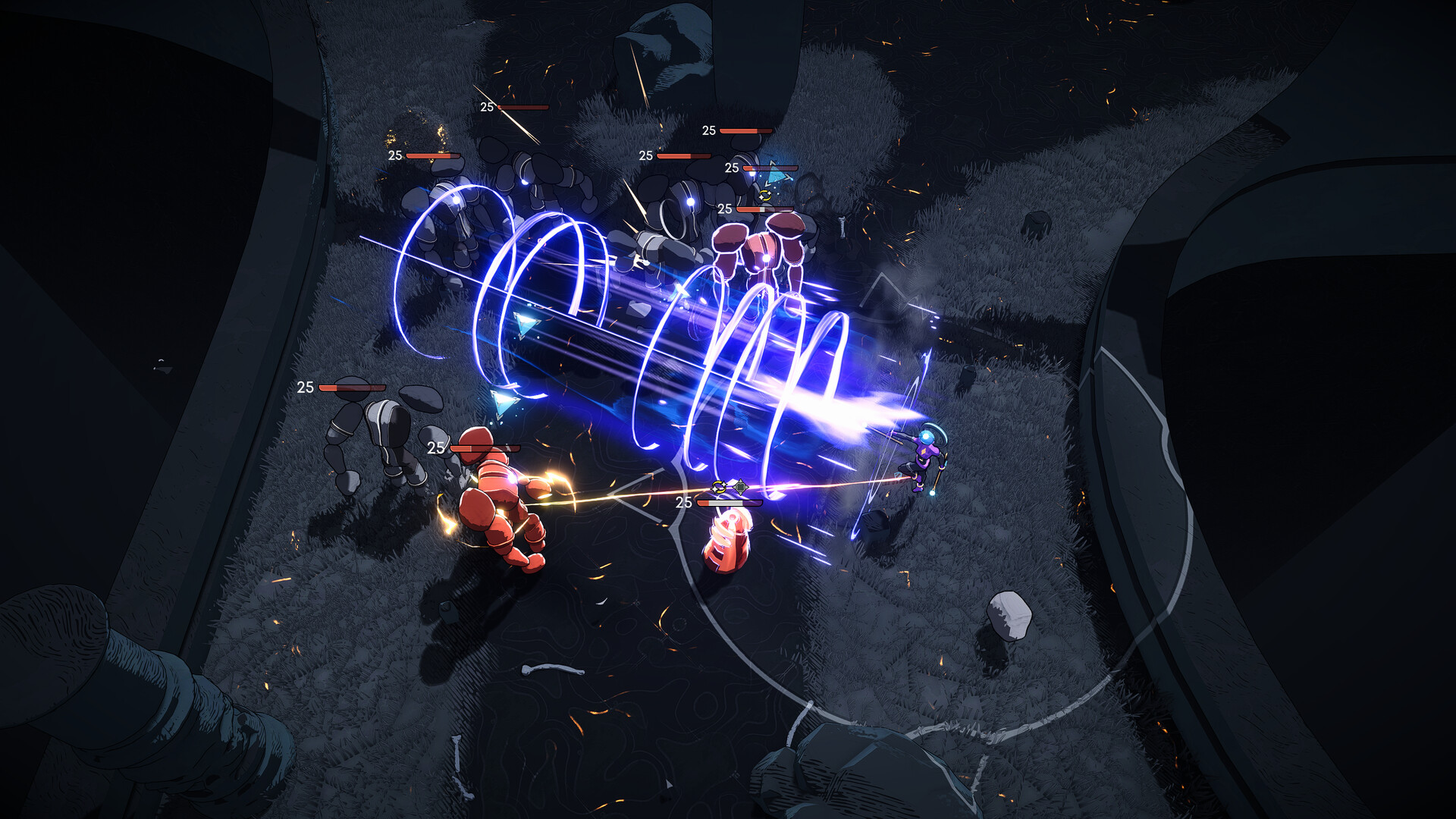
Task: Click the leftmost 25 enemy label in the grass
Action: click(x=306, y=387)
